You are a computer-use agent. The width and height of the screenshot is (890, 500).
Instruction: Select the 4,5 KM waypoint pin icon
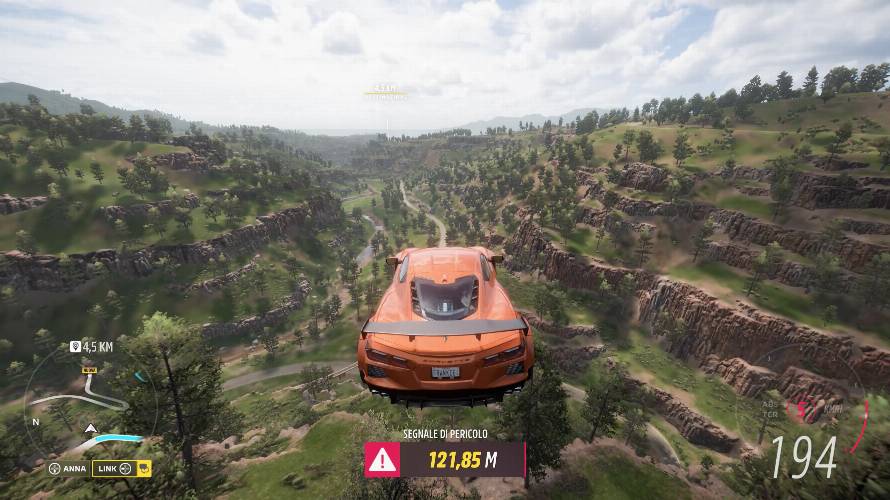pos(75,346)
